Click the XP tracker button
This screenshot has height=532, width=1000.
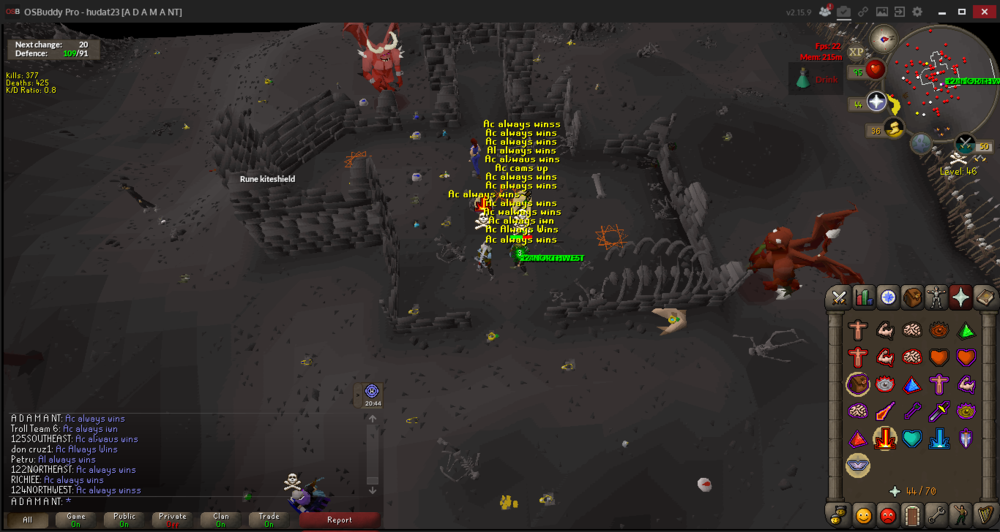coord(856,52)
